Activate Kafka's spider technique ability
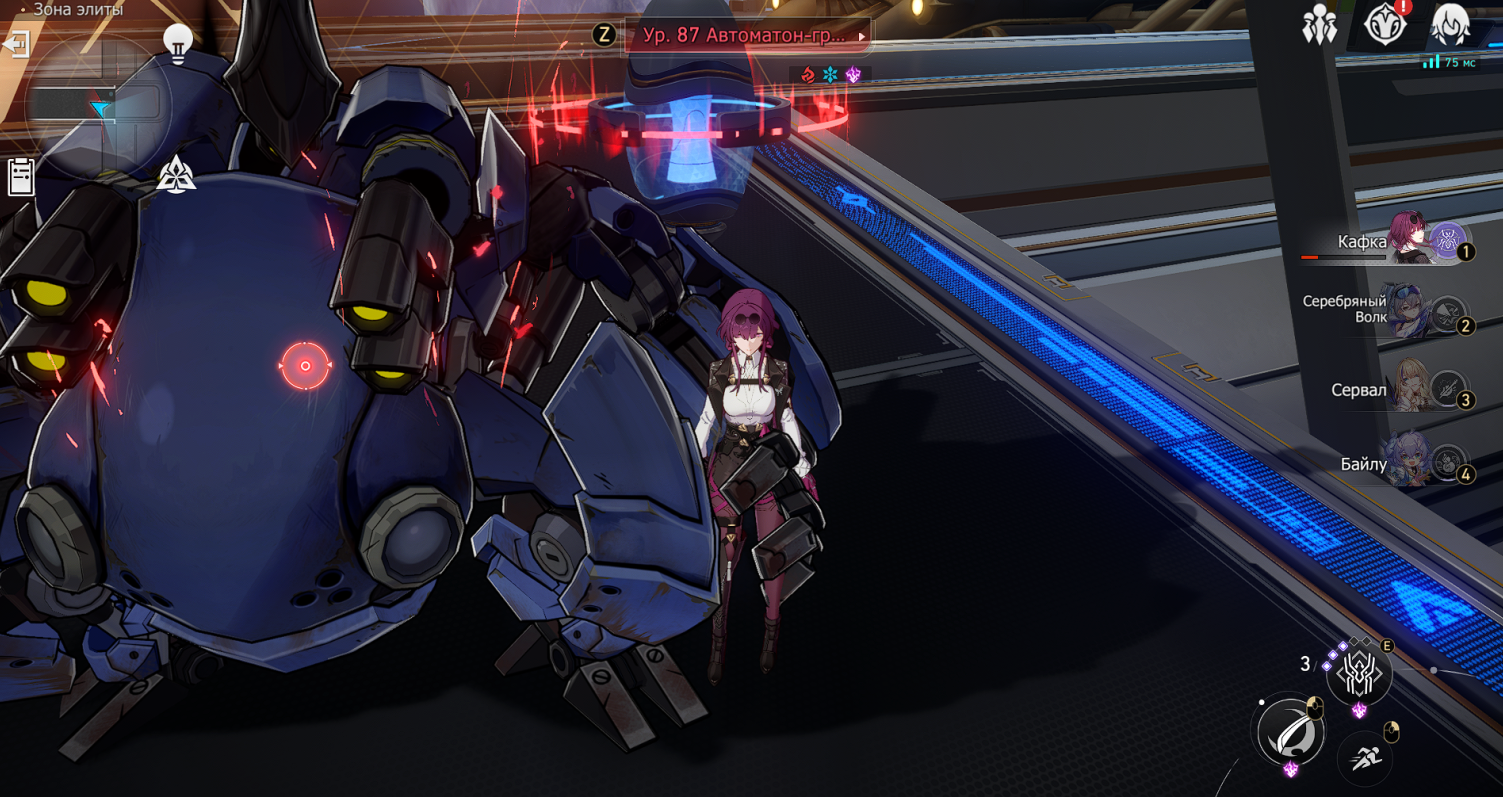The width and height of the screenshot is (1503, 797). click(x=1359, y=674)
